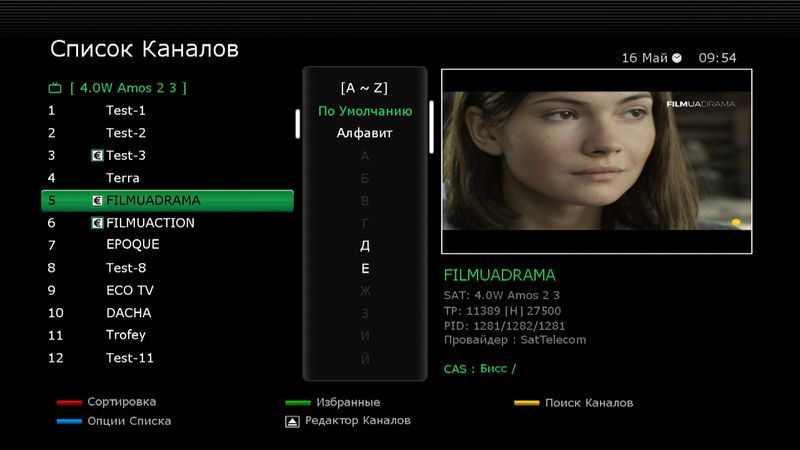Filter channels by letter Е

tap(365, 268)
